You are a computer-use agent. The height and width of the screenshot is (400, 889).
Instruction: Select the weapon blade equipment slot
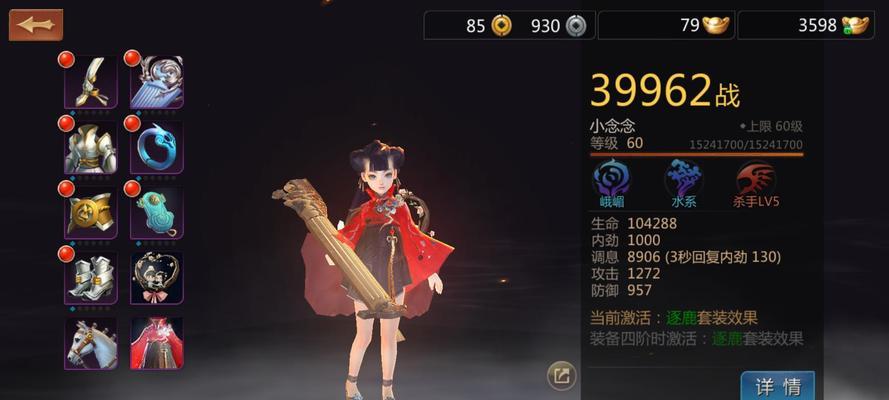point(91,82)
